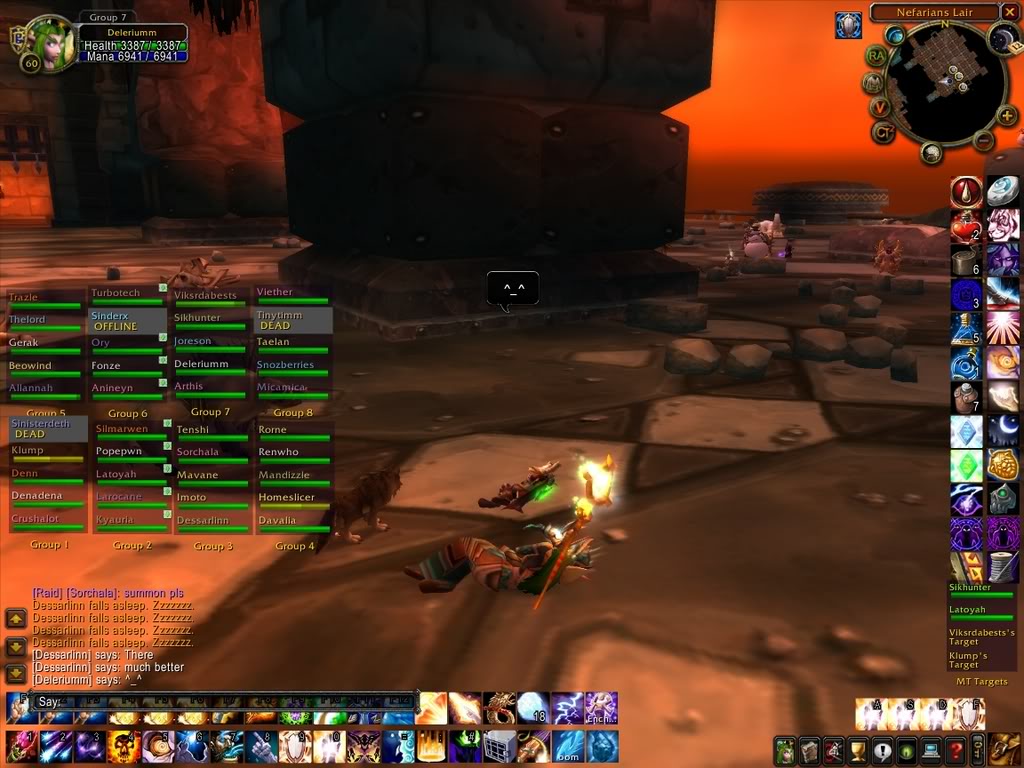Open the quest log exclamation bubble button
The height and width of the screenshot is (768, 1024).
[x=881, y=748]
